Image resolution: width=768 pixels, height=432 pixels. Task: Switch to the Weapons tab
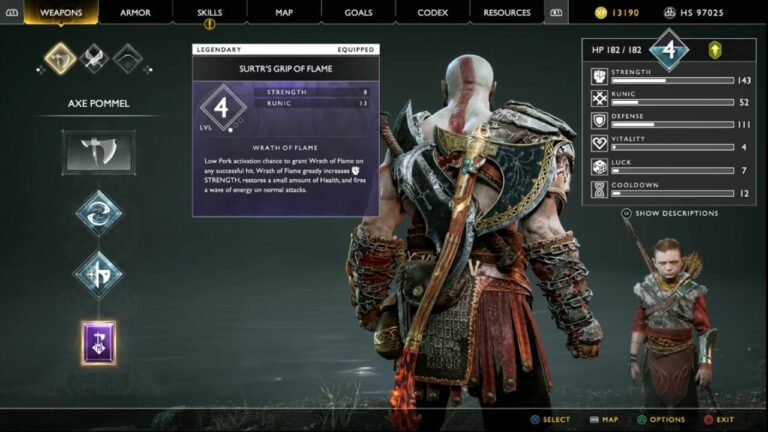[61, 12]
